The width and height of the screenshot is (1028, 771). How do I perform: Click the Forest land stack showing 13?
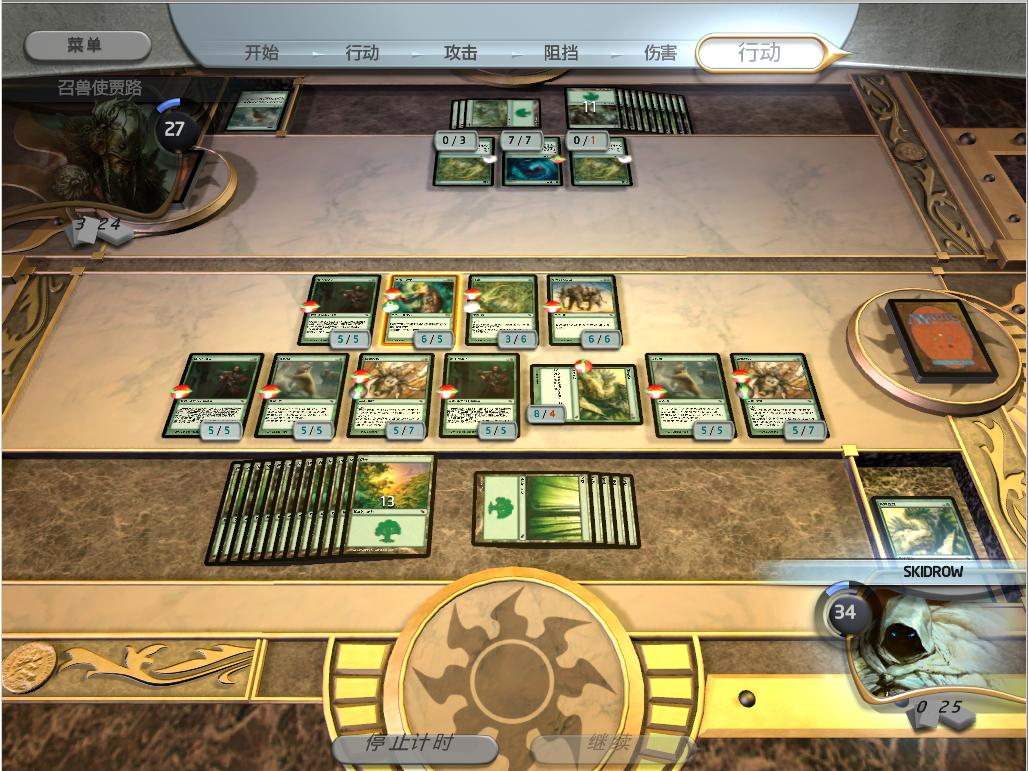[x=388, y=504]
